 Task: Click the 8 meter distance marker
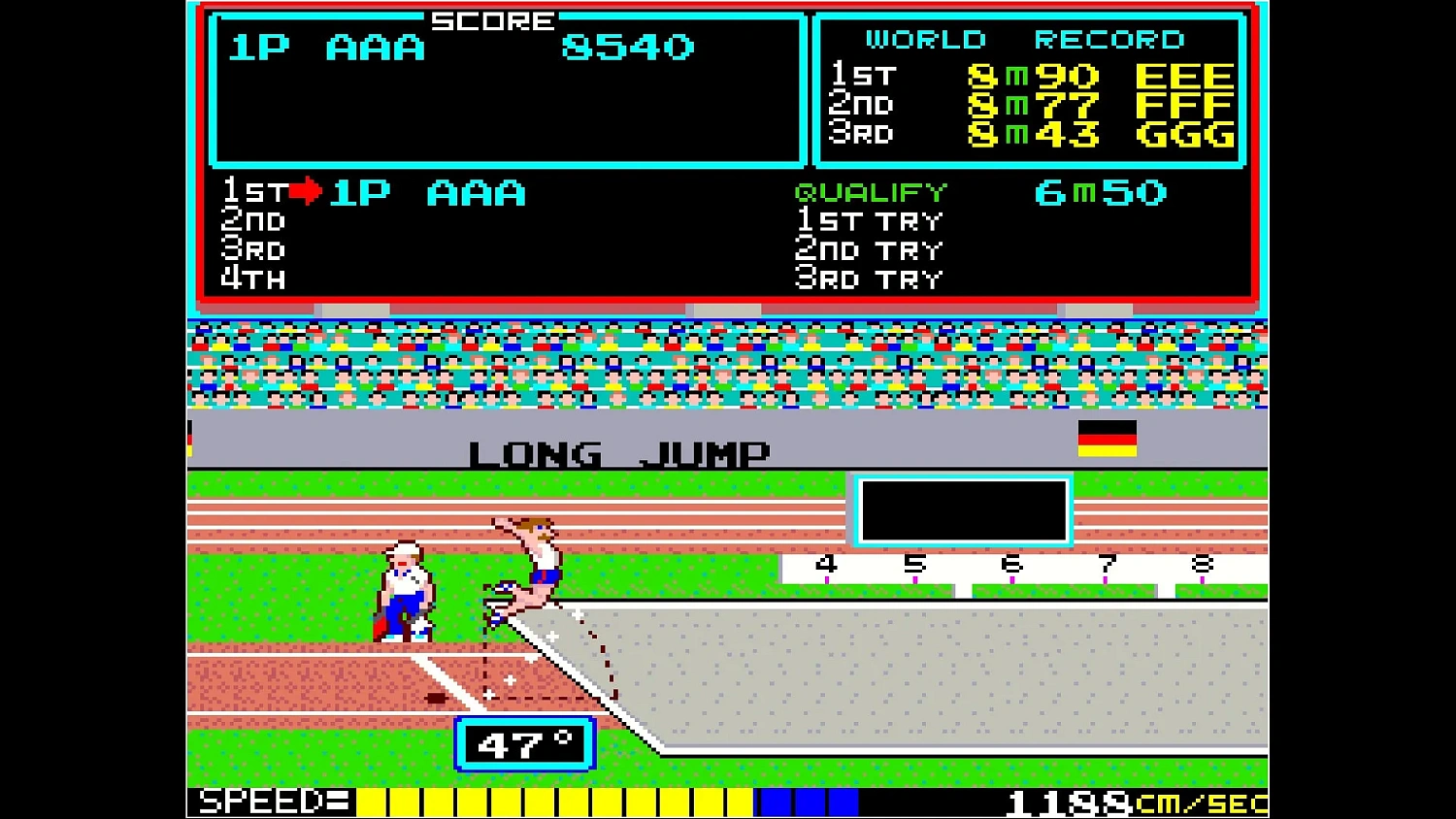click(1204, 563)
